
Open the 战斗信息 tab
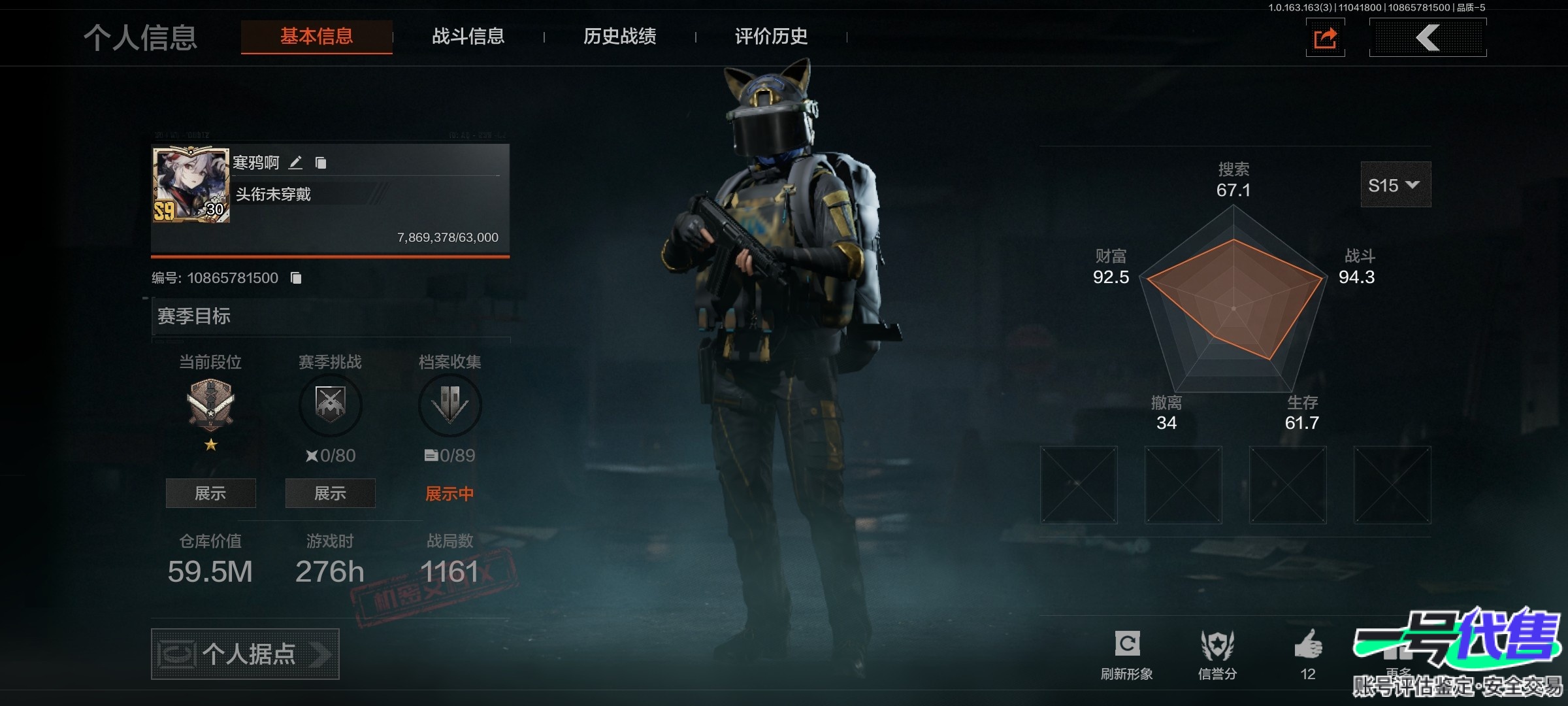tap(468, 37)
